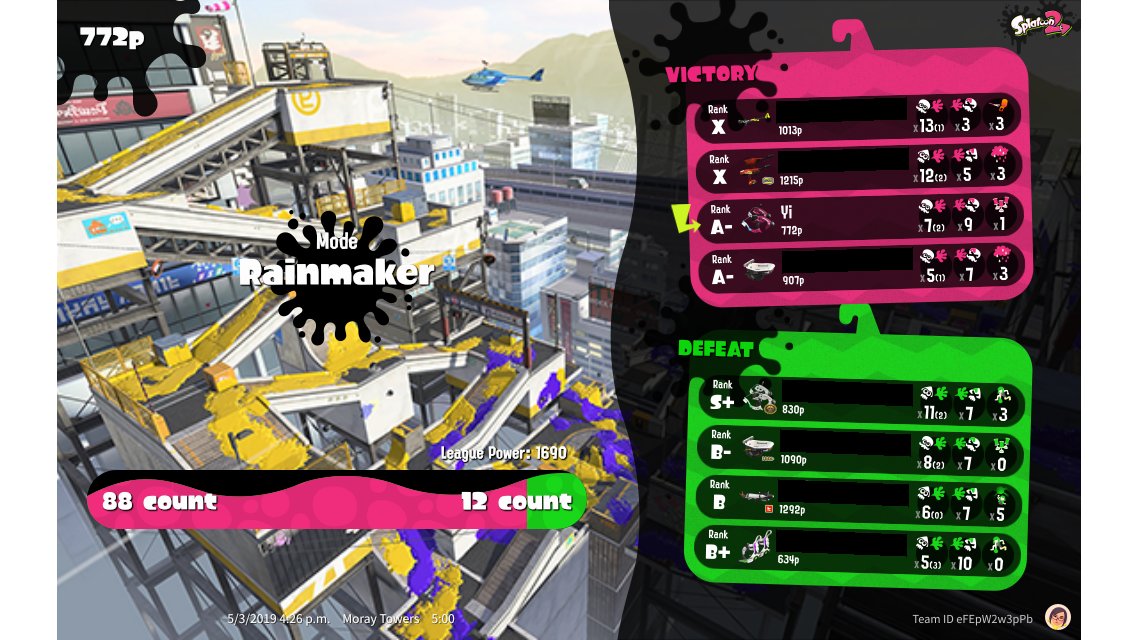The height and width of the screenshot is (640, 1138).
Task: Select player Vi's result row
Action: pos(860,217)
